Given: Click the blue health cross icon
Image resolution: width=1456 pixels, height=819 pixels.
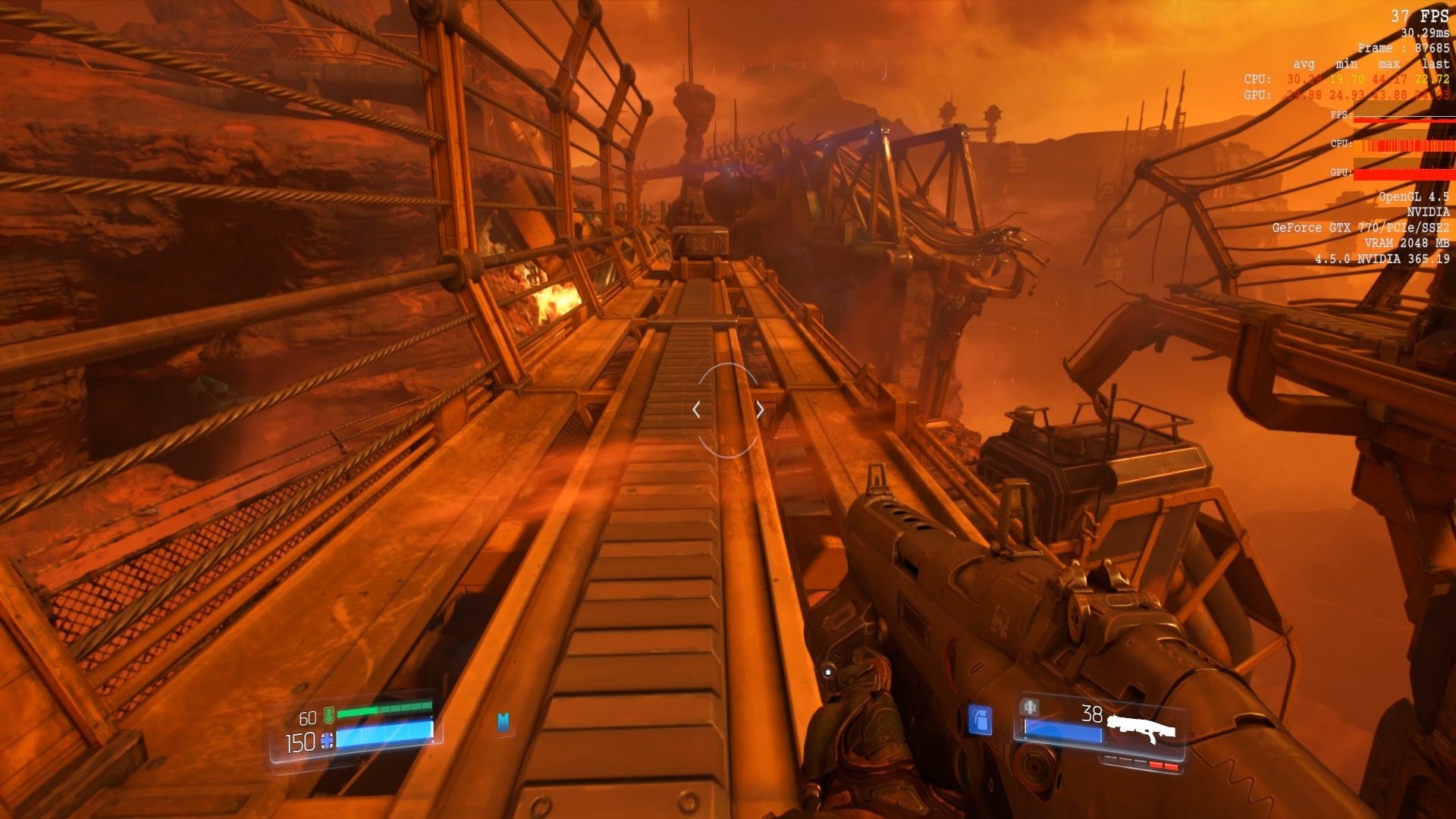Looking at the screenshot, I should click(328, 742).
